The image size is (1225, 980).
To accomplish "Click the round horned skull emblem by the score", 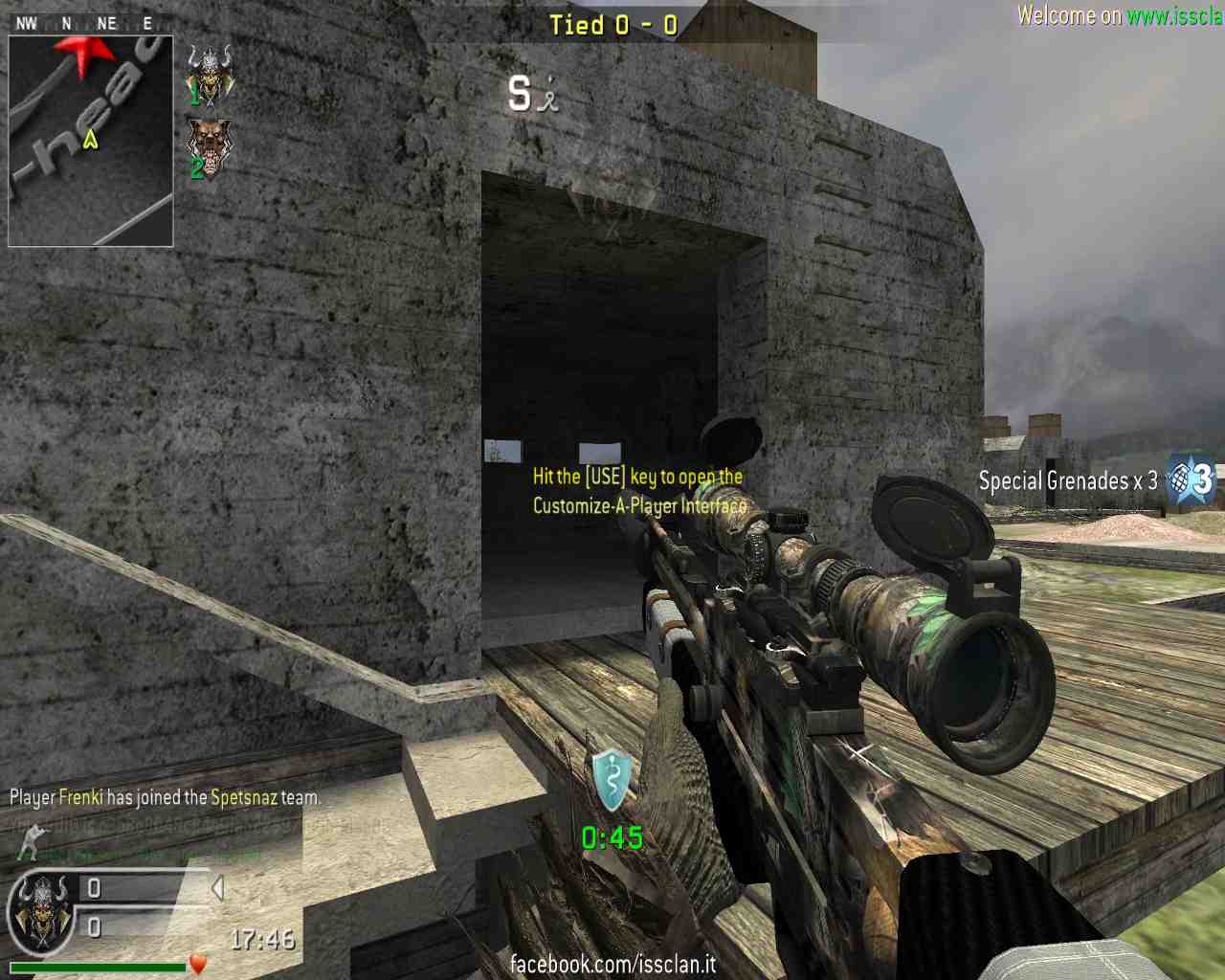I will coord(42,913).
